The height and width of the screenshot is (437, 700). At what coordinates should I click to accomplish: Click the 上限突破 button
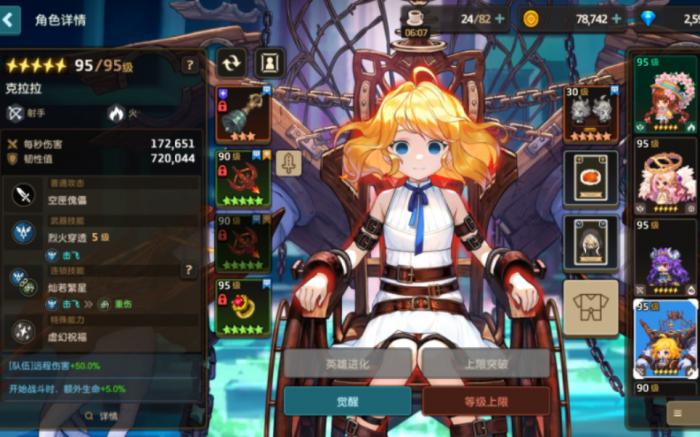click(485, 363)
